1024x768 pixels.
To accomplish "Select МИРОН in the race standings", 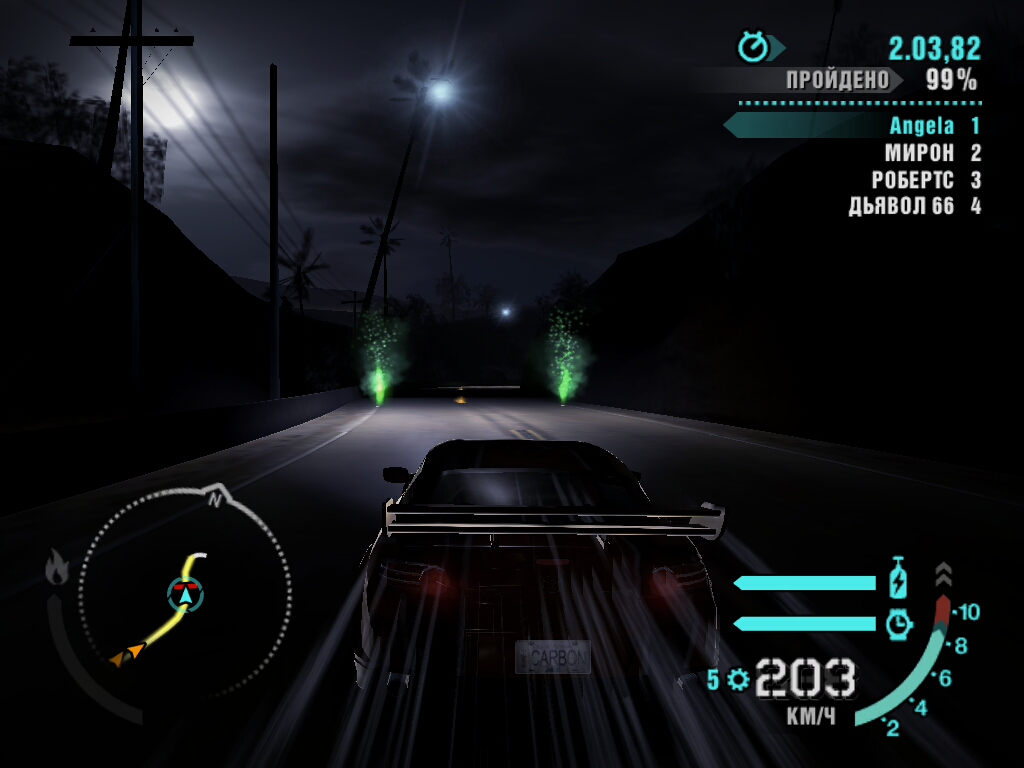I will (x=922, y=153).
